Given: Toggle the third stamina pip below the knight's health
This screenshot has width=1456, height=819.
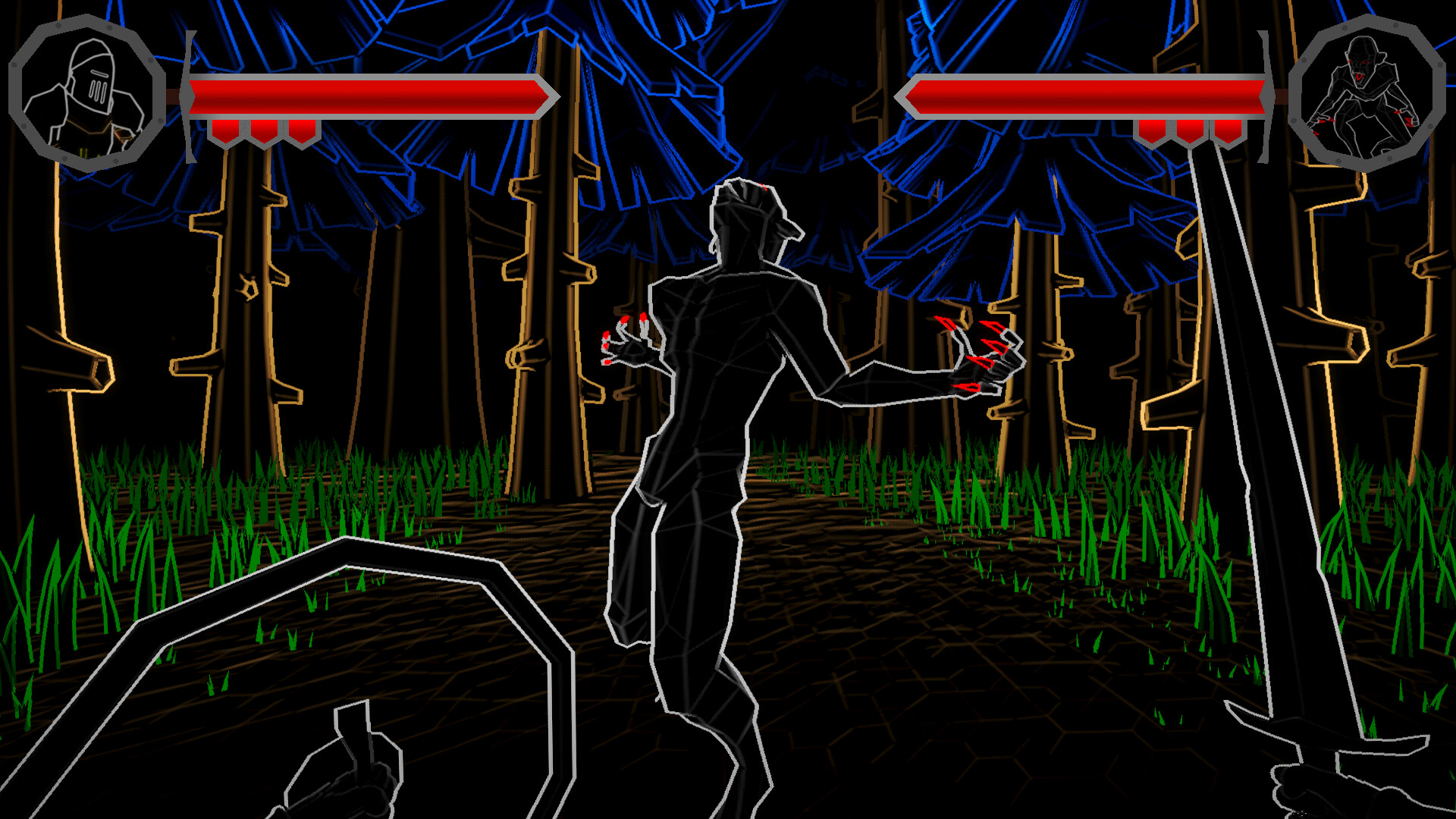Looking at the screenshot, I should 302,130.
